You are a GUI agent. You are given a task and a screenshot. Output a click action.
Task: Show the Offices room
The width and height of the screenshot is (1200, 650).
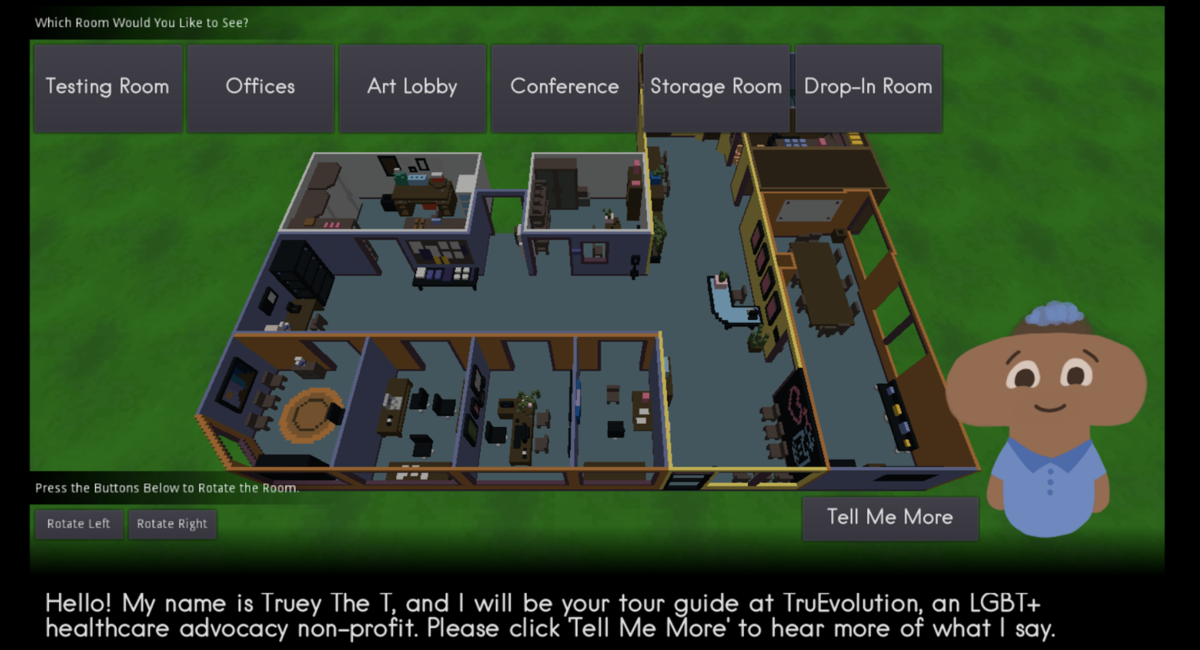pos(260,87)
